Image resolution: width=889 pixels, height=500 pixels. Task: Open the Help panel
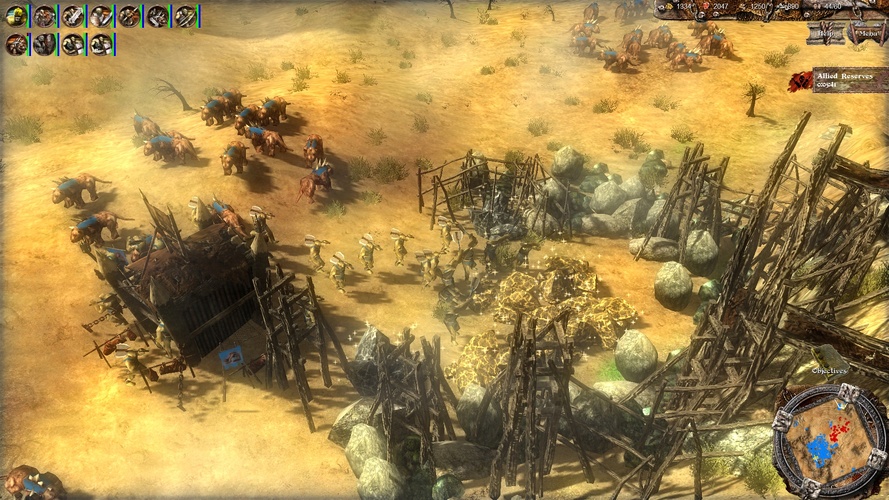[826, 32]
